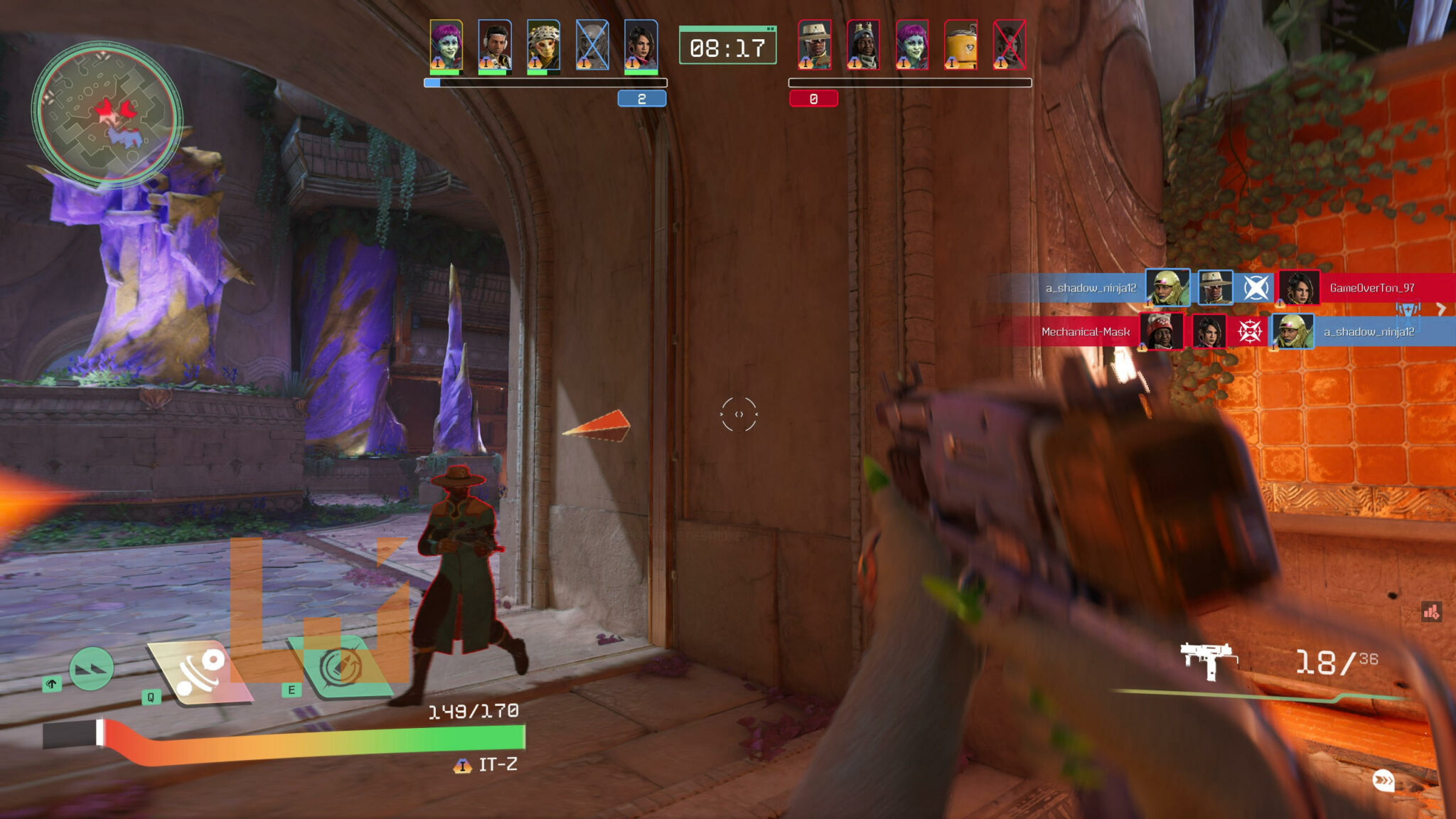
Task: Select the blue team purple-haired character portrait
Action: [x=446, y=45]
